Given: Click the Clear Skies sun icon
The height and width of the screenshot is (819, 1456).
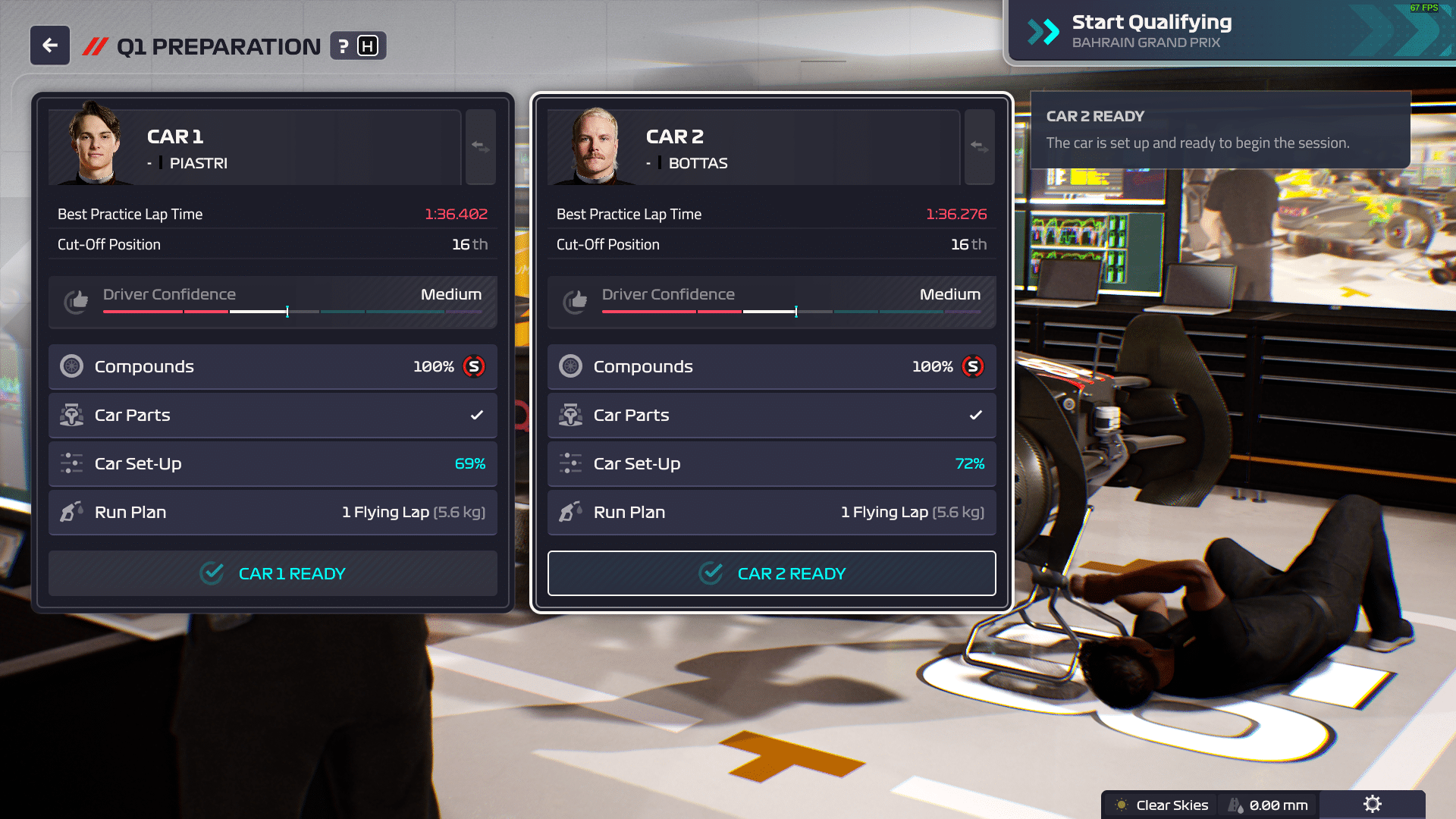Looking at the screenshot, I should point(1122,805).
